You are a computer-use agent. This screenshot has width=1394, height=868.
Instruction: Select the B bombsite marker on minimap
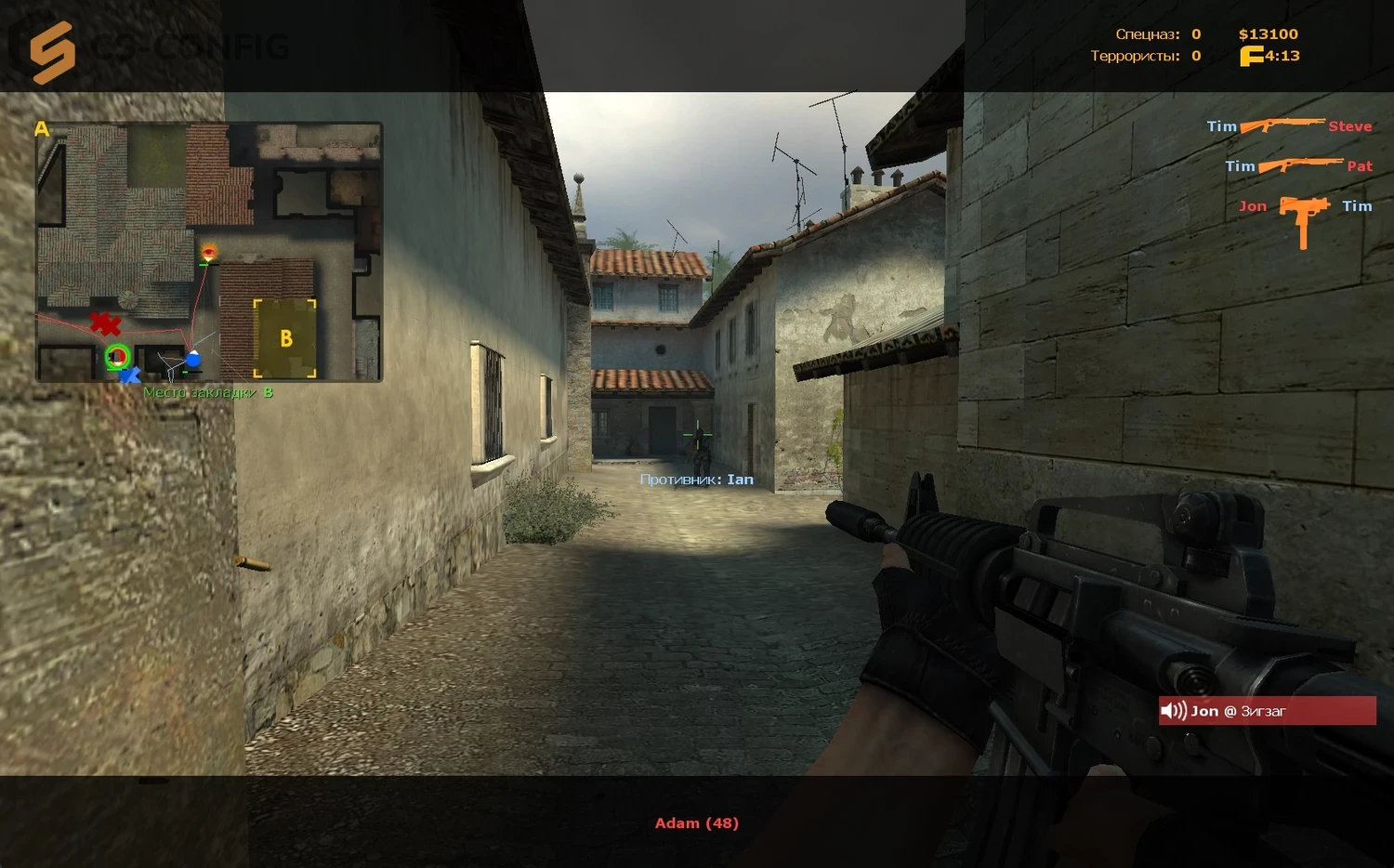(285, 338)
